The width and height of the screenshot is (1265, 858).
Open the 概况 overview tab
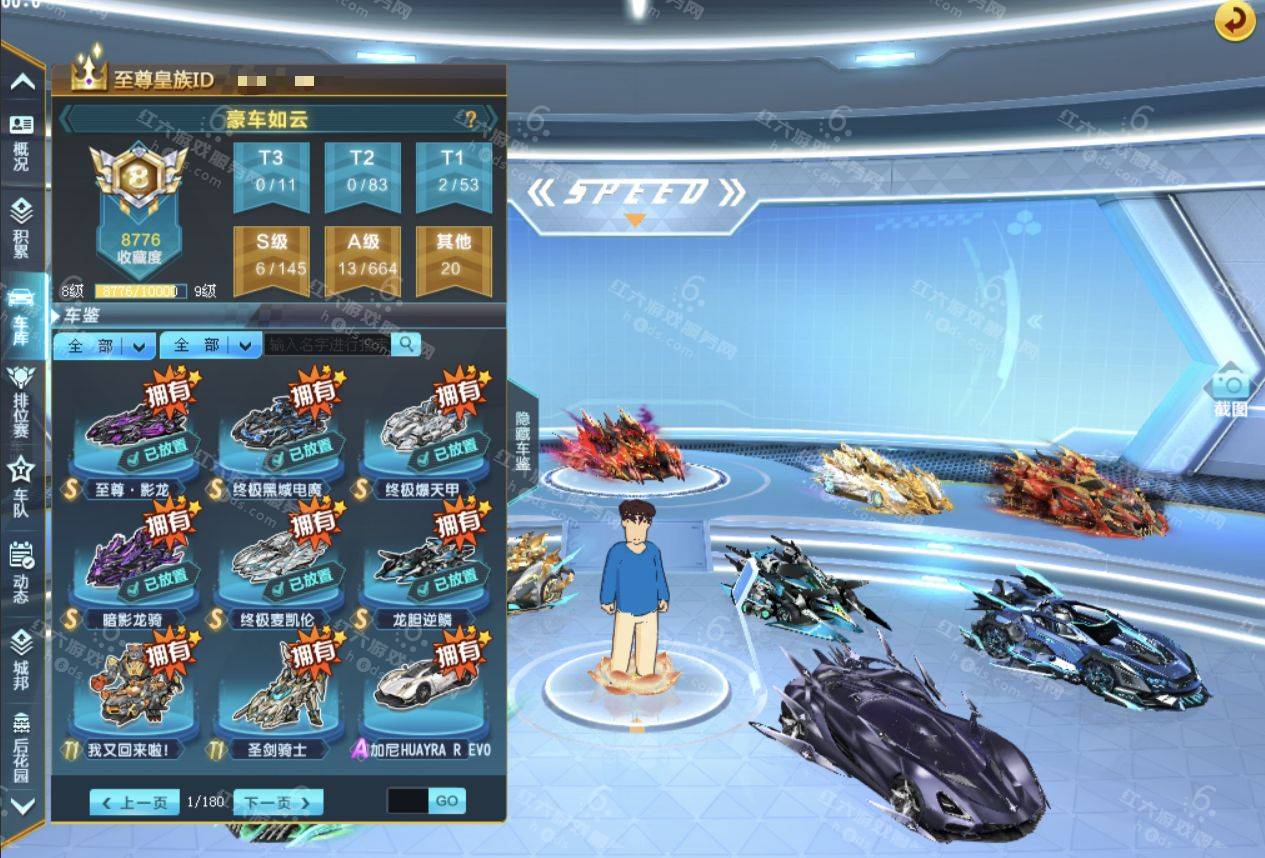click(21, 141)
